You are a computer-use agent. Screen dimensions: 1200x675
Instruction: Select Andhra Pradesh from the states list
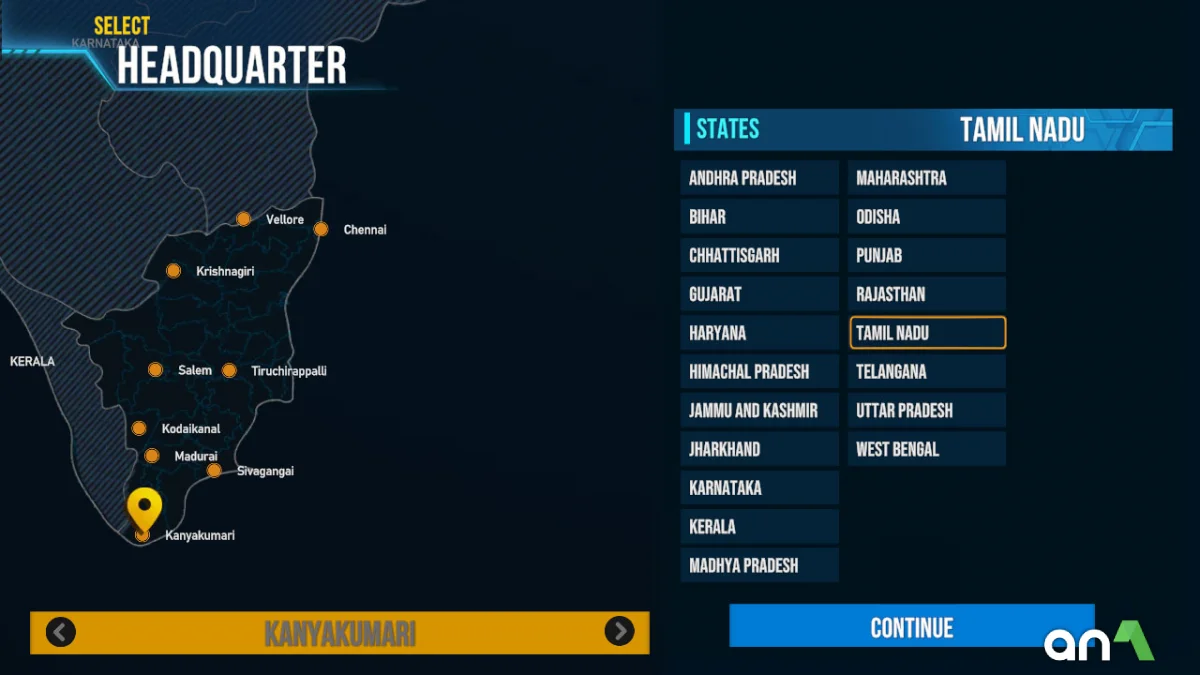tap(759, 178)
